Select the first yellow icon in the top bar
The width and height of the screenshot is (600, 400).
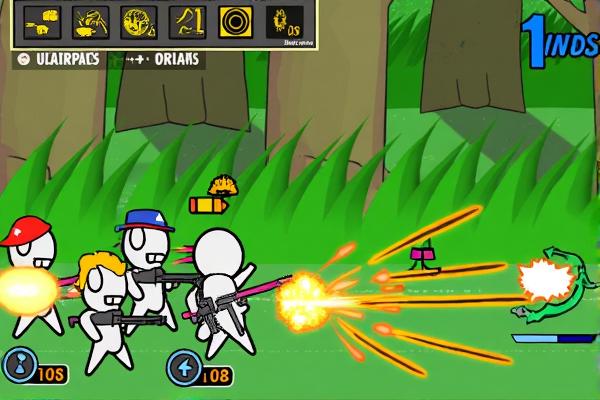tap(41, 20)
